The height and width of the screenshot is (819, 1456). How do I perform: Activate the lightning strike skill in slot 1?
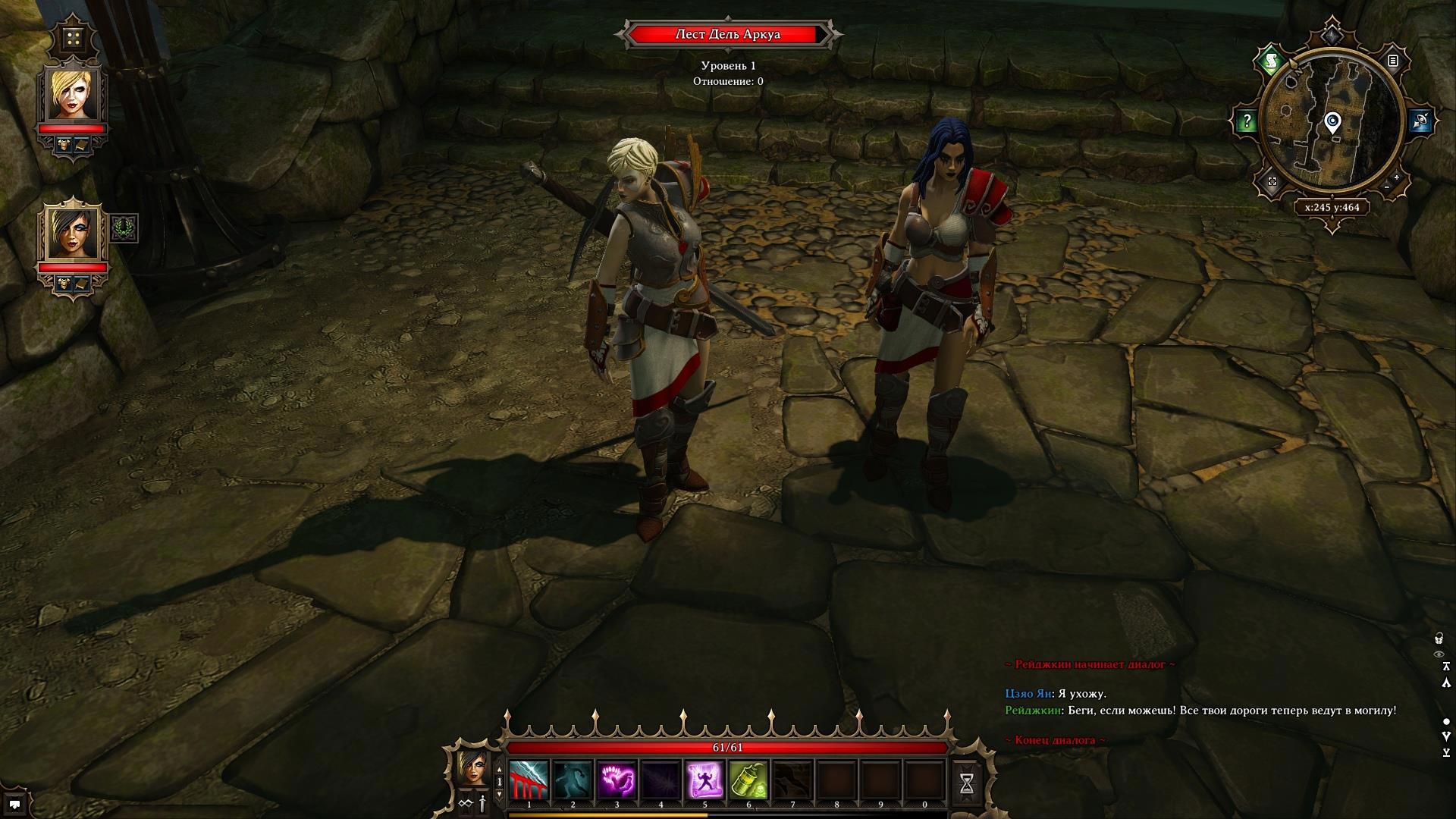(x=529, y=780)
